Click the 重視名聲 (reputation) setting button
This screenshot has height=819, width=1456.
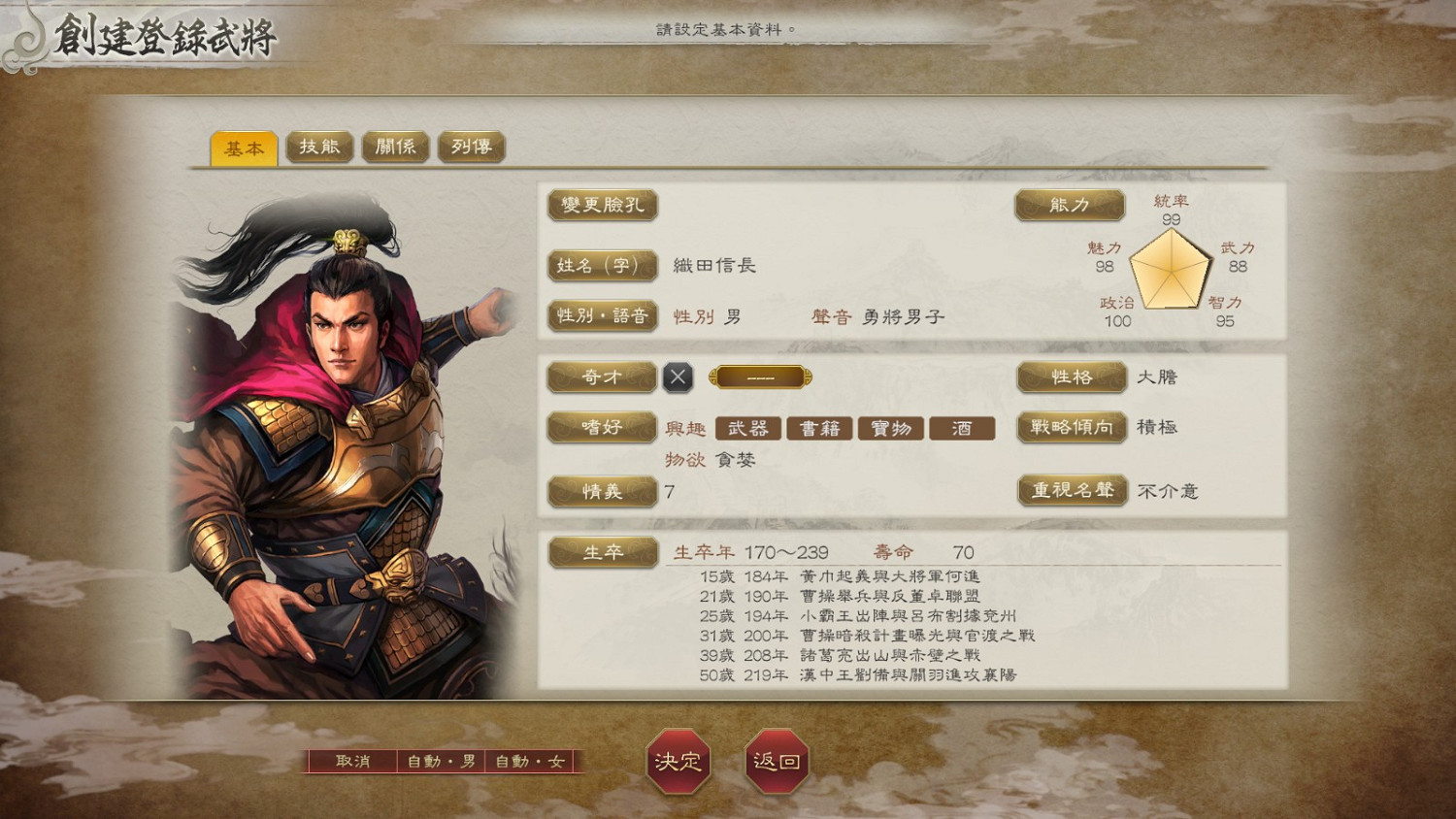[x=1073, y=491]
